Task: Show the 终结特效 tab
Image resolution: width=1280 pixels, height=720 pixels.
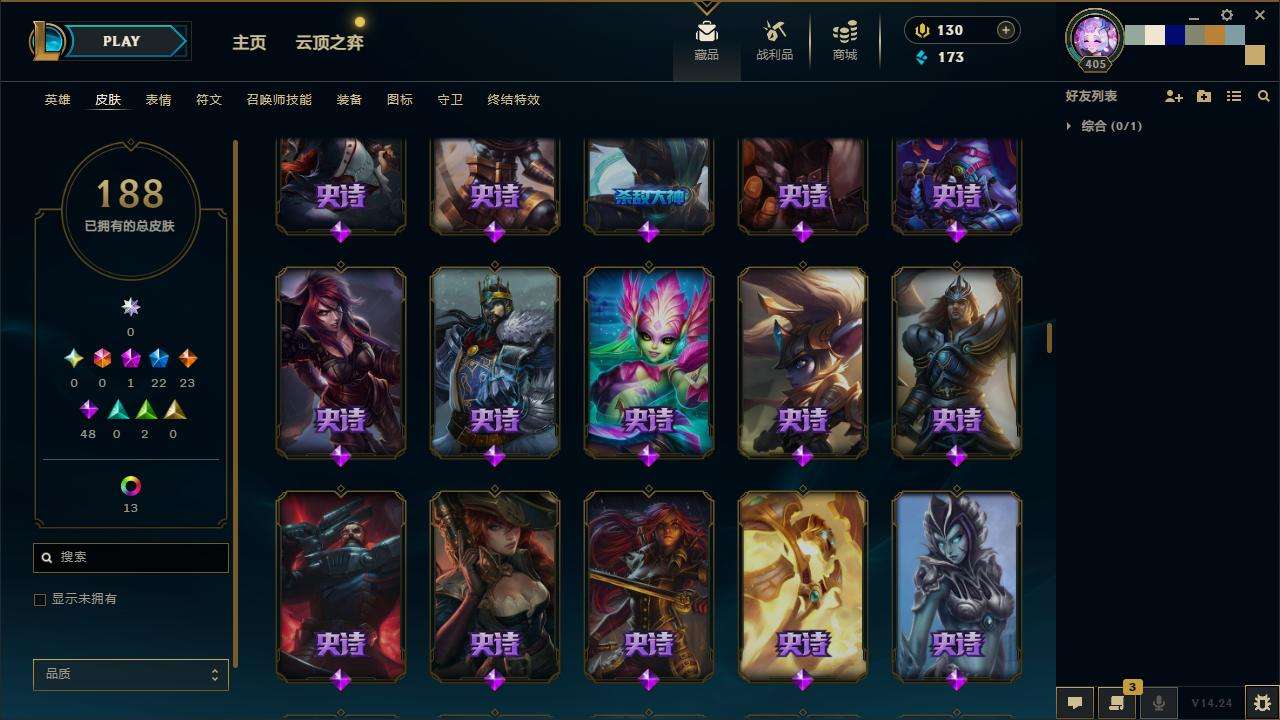Action: point(513,100)
